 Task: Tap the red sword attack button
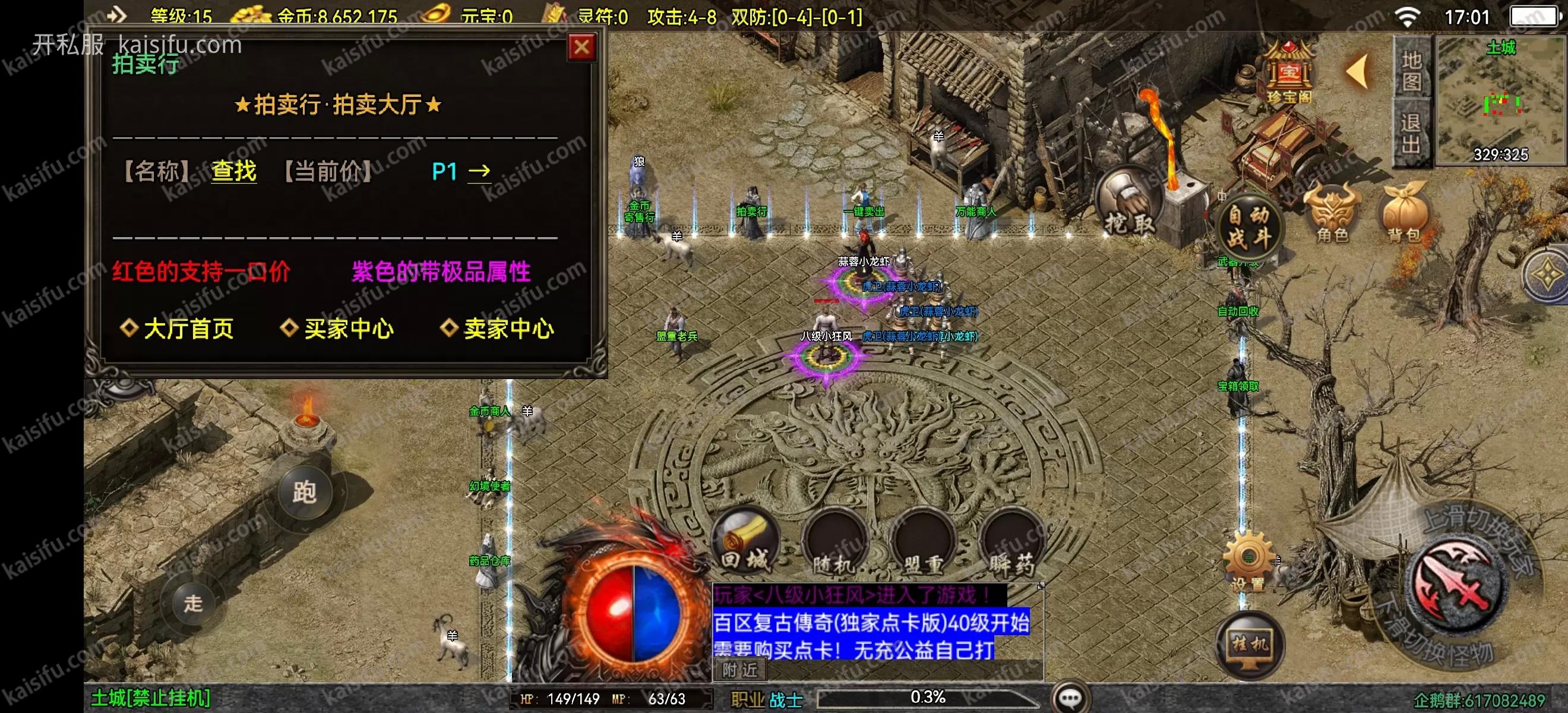coord(1459,586)
